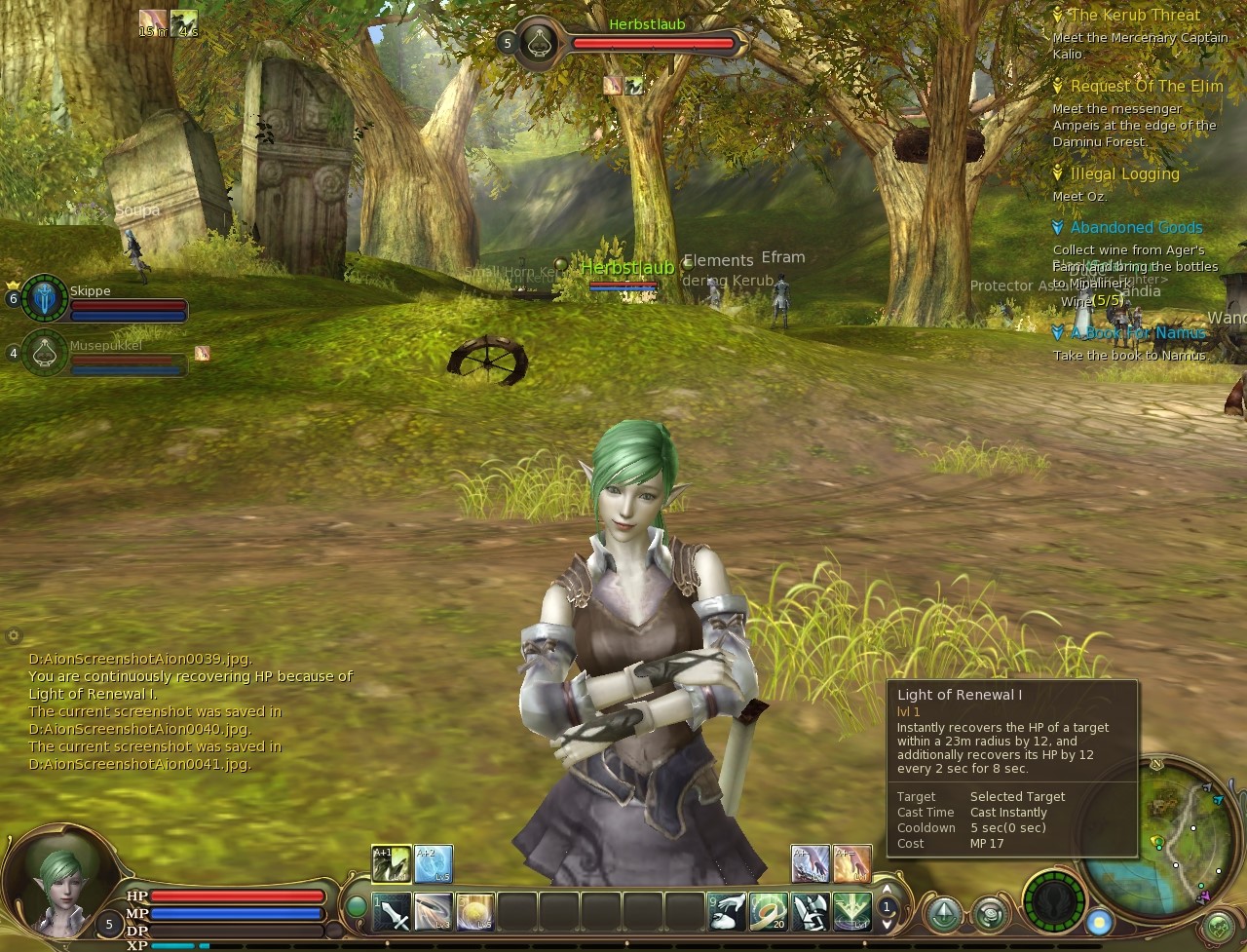Activate the green leafy Alt+1 skill
This screenshot has height=952, width=1247.
tap(391, 863)
